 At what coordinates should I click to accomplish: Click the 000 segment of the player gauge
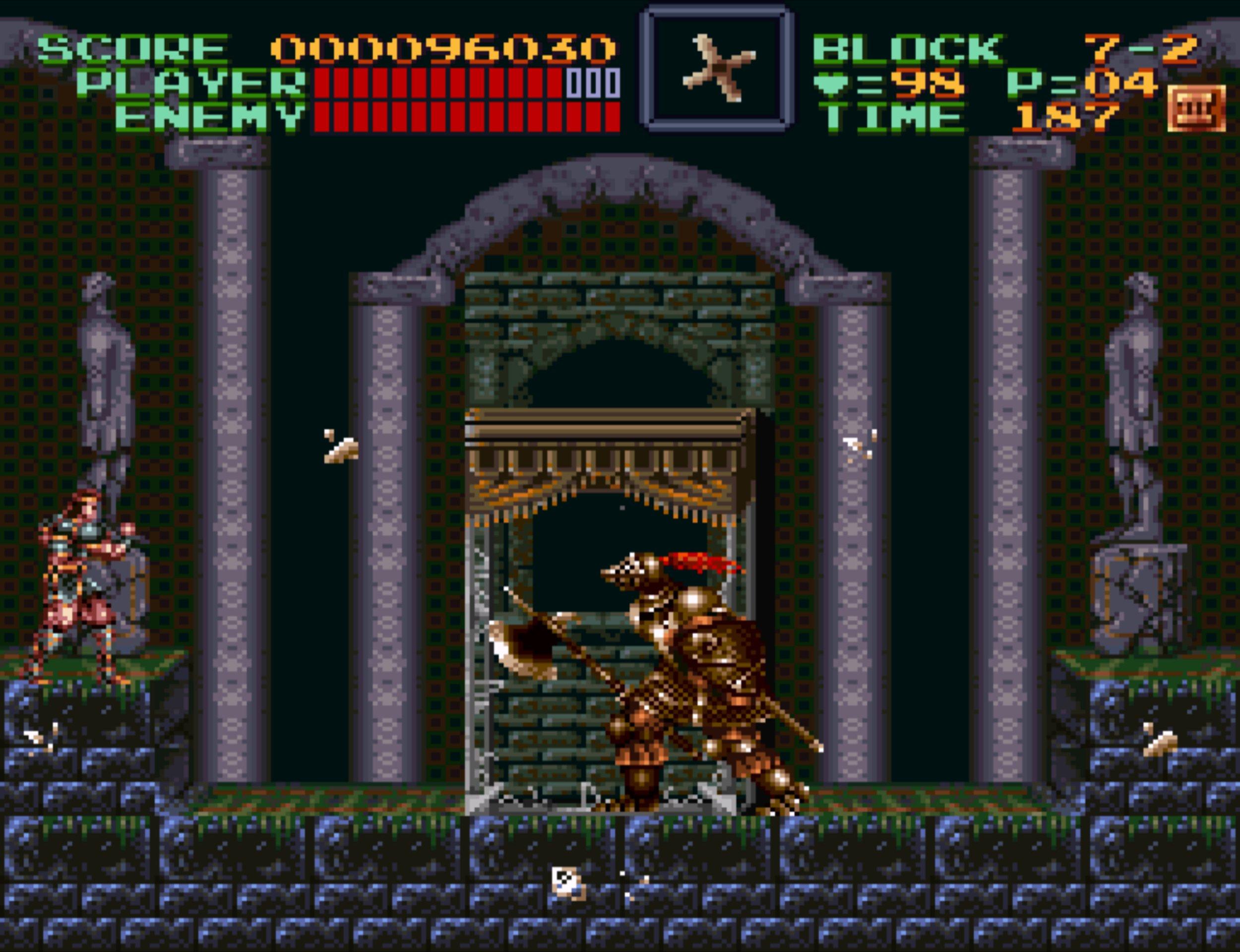pyautogui.click(x=591, y=82)
